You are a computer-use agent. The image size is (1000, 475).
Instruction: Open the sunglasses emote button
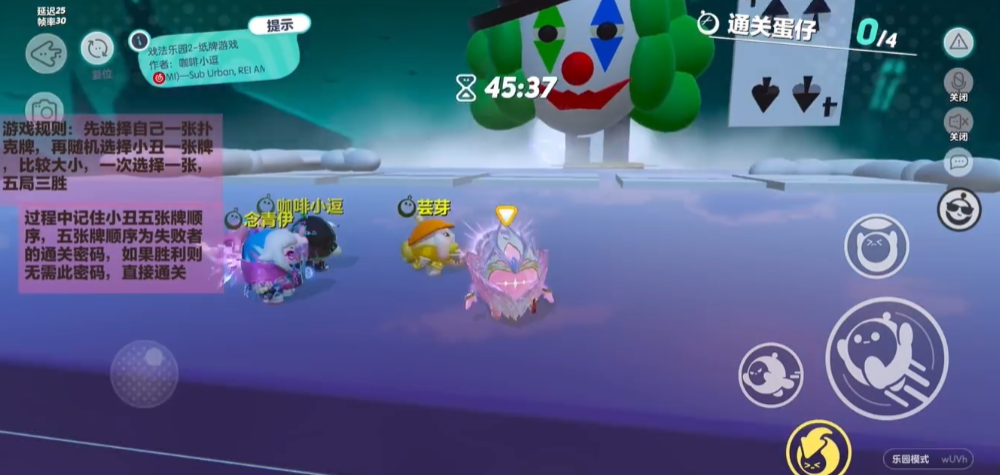pyautogui.click(x=958, y=208)
